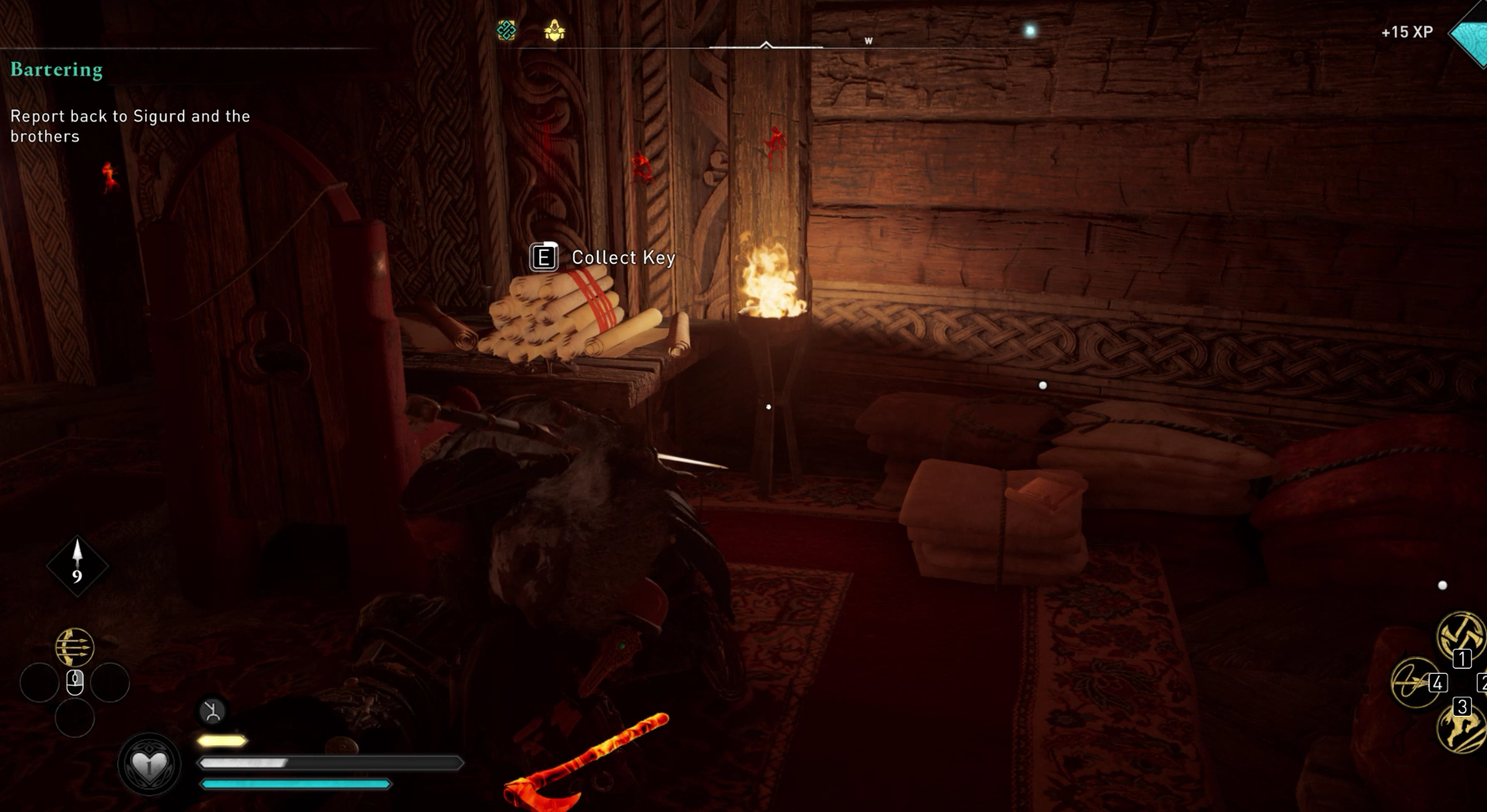Click the teal diamond XP icon
Image resolution: width=1487 pixels, height=812 pixels.
tap(1470, 35)
